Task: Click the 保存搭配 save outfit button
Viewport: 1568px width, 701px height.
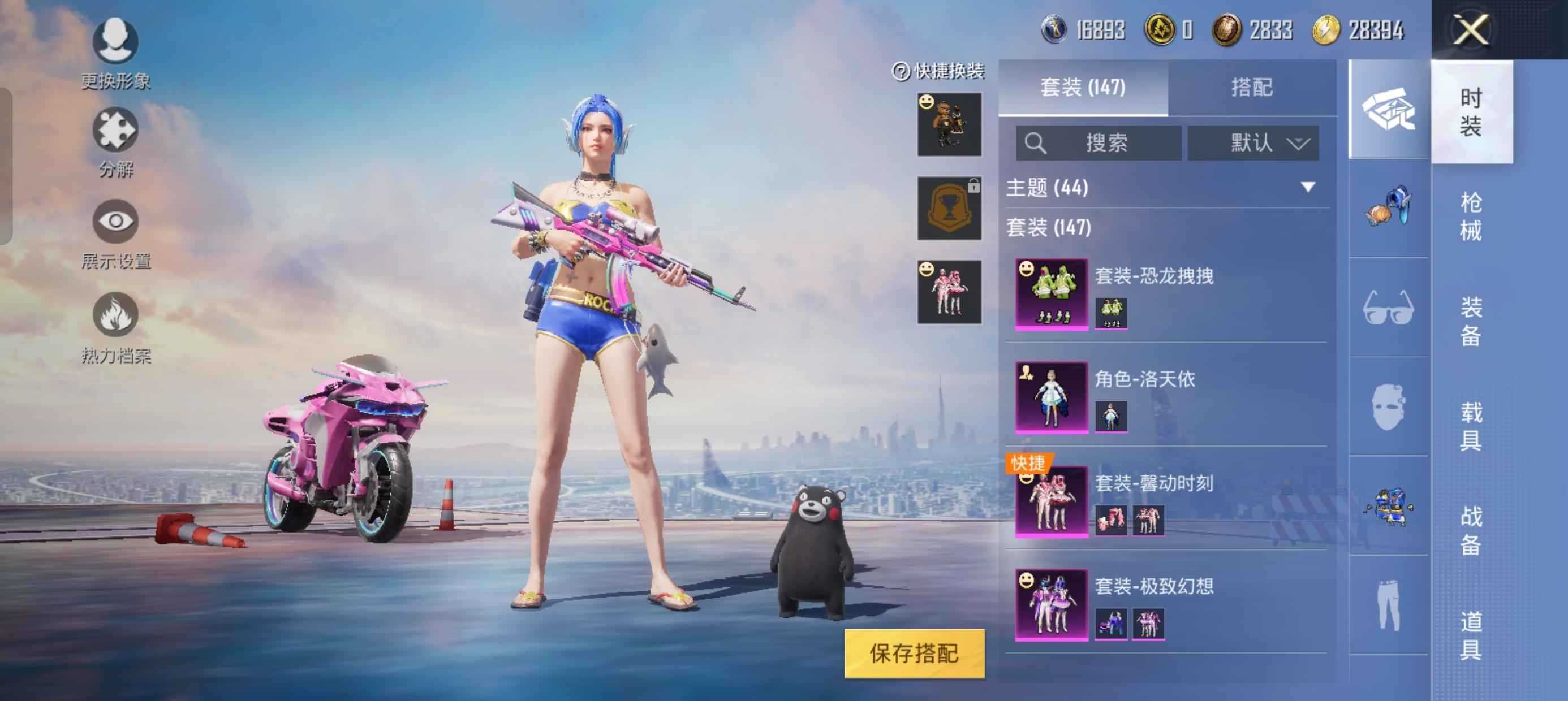Action: (x=914, y=653)
